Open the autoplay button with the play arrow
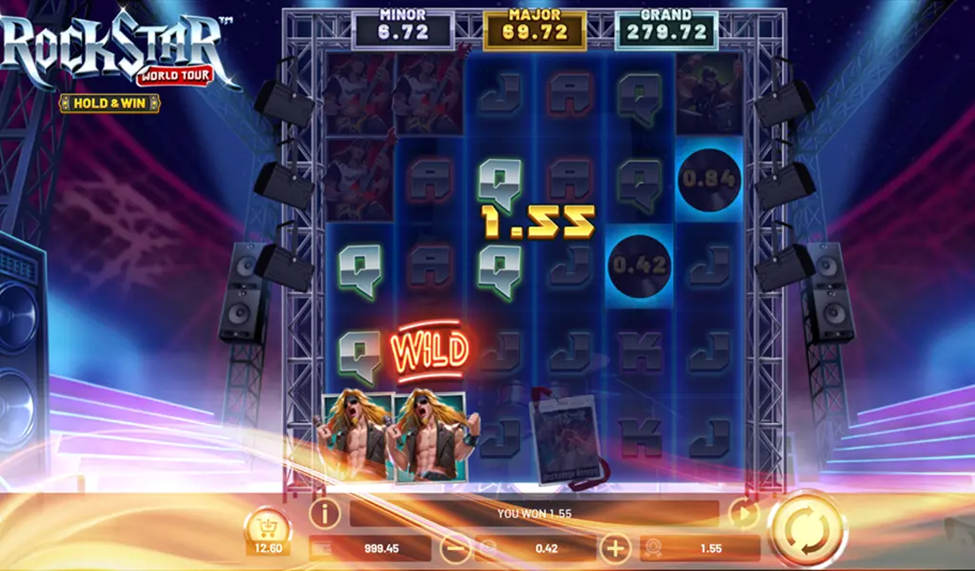Viewport: 975px width, 571px height. click(743, 514)
